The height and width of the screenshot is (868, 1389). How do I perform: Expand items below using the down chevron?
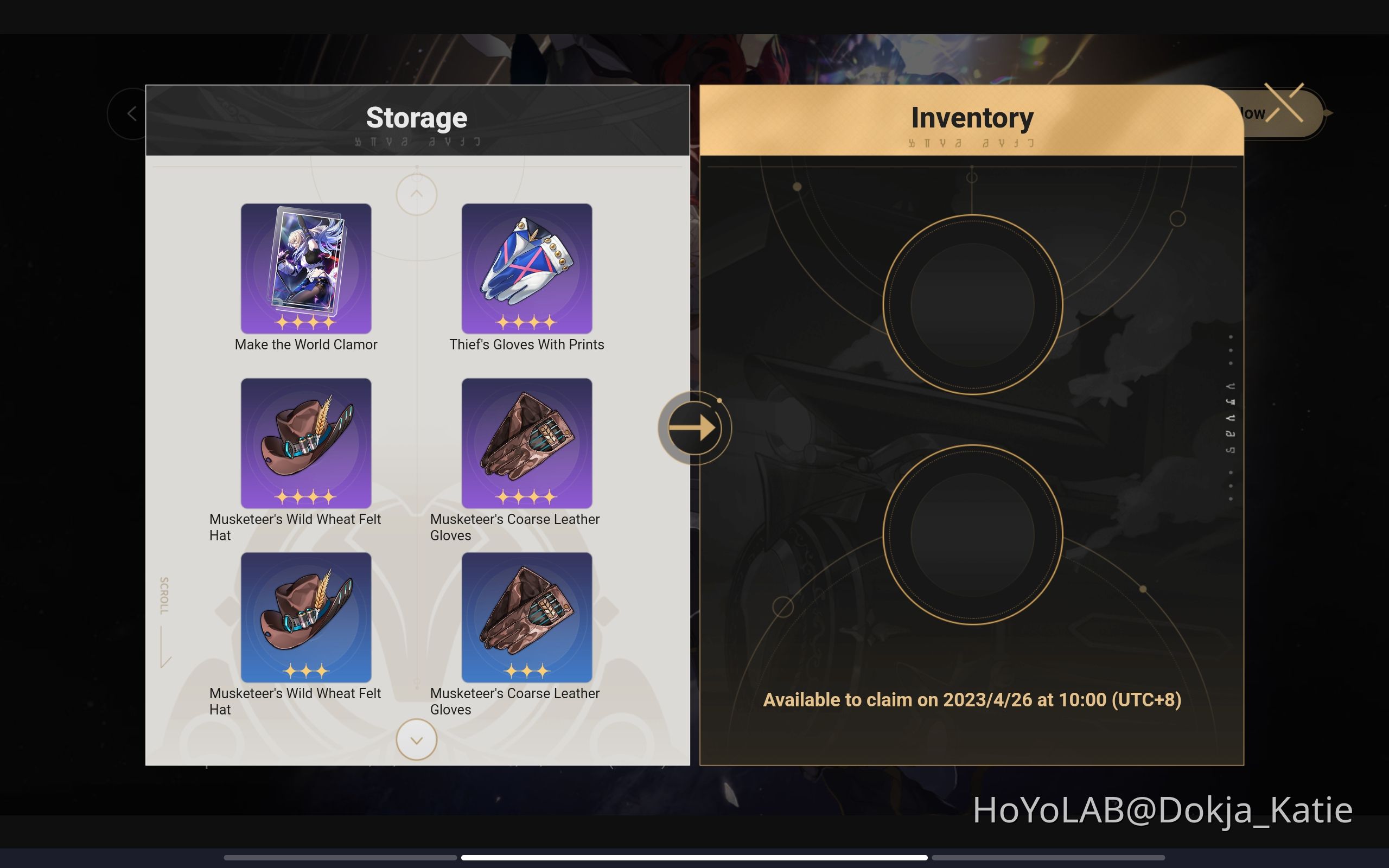417,740
